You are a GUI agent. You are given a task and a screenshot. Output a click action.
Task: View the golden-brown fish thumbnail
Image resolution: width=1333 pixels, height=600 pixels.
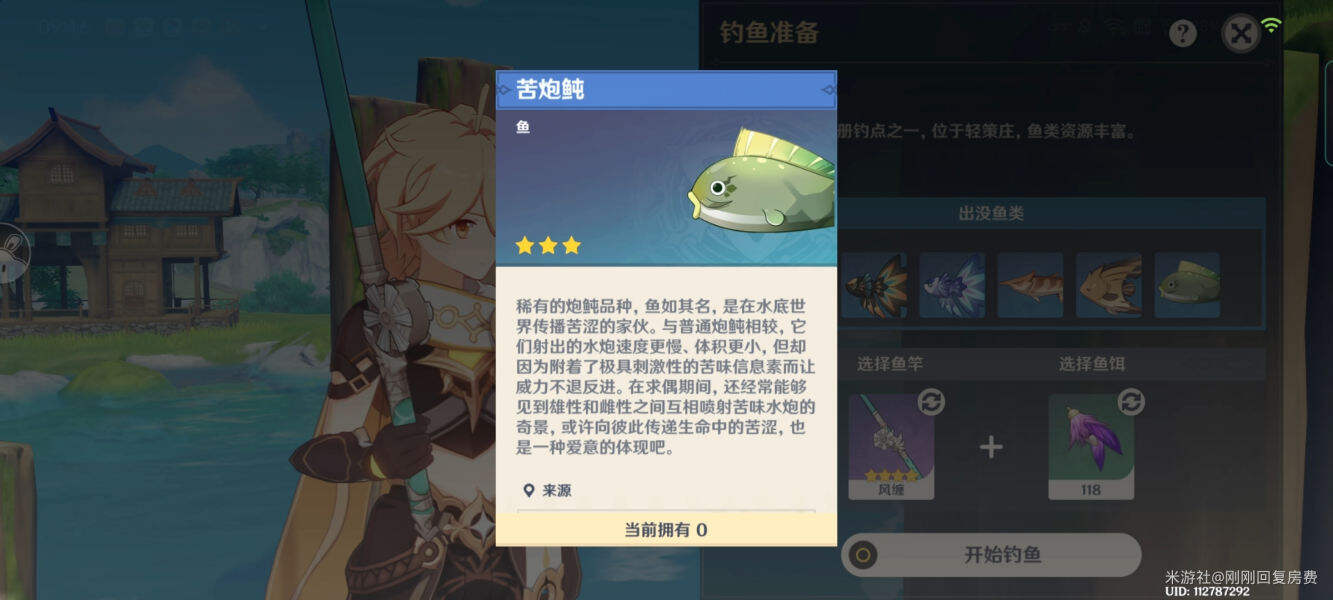(1108, 285)
